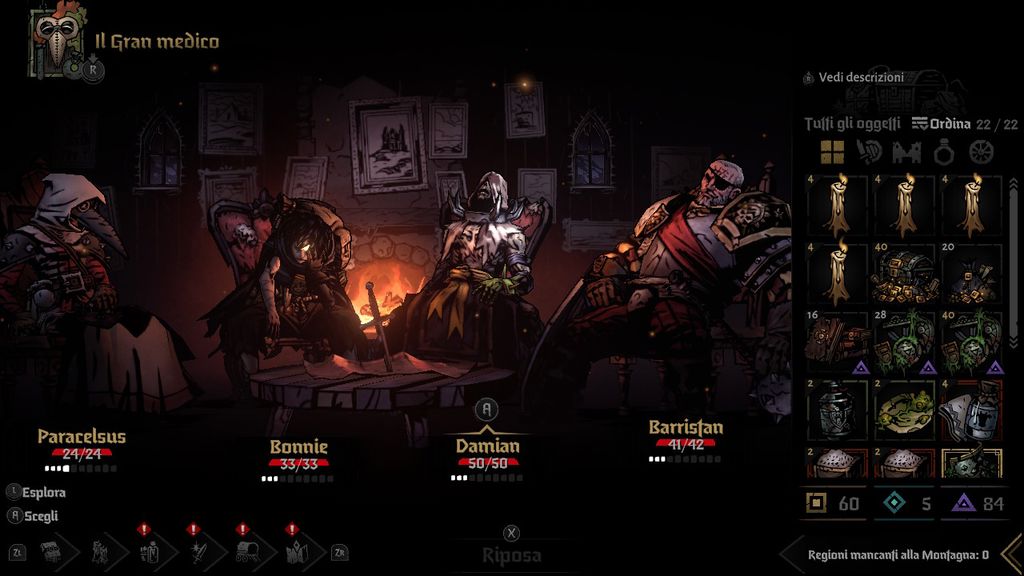Switch to the sword mastery tab
The height and width of the screenshot is (576, 1024).
(199, 551)
